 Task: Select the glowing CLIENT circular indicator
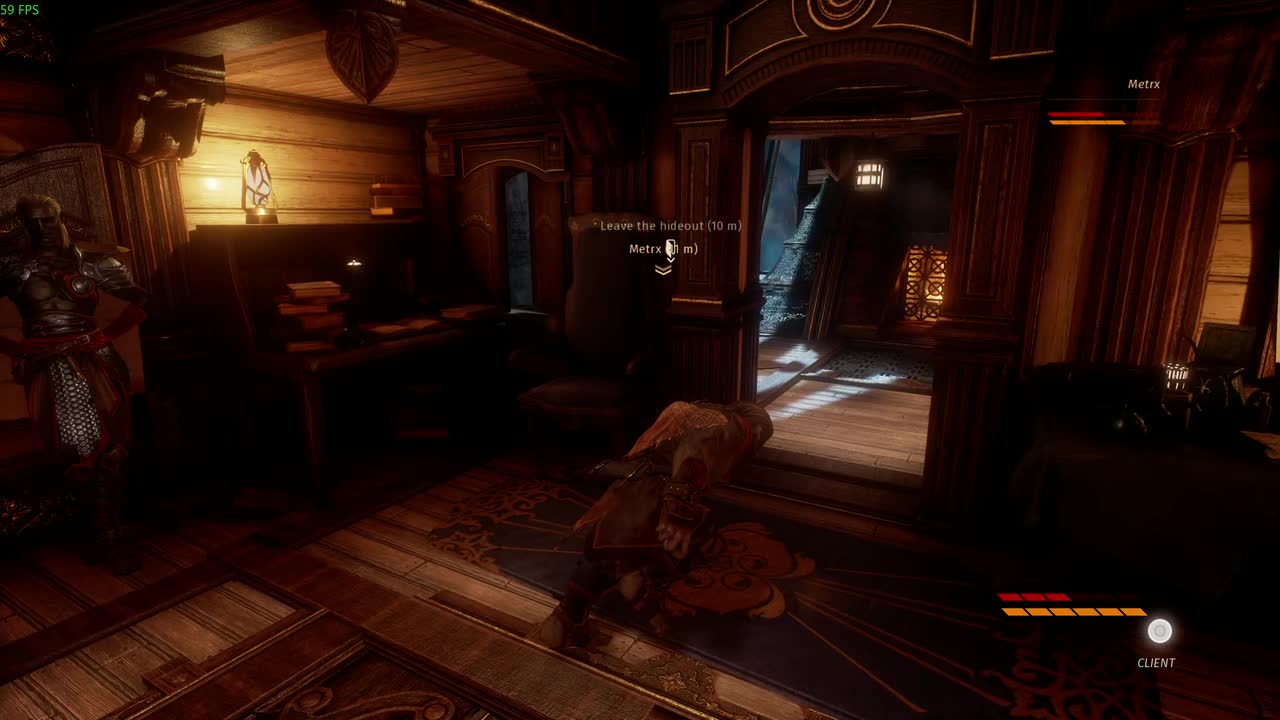(1159, 631)
